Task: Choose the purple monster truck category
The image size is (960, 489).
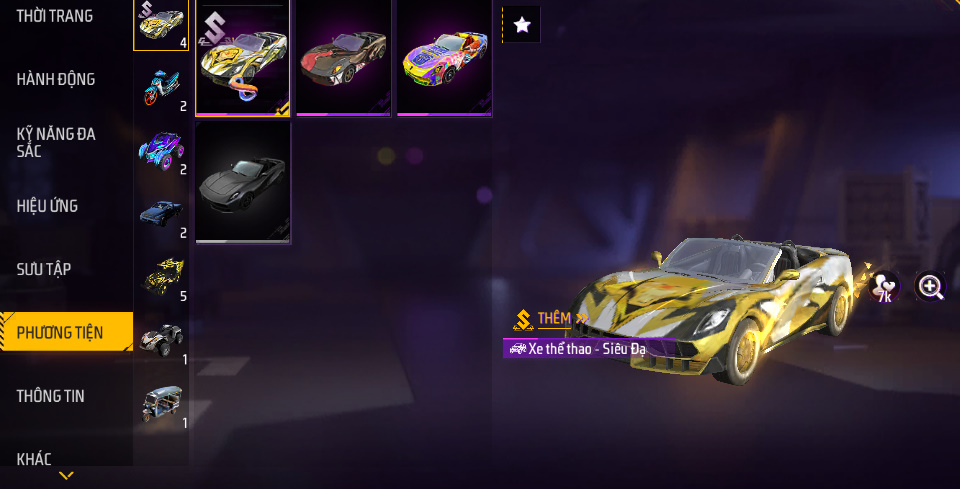Action: pos(161,151)
